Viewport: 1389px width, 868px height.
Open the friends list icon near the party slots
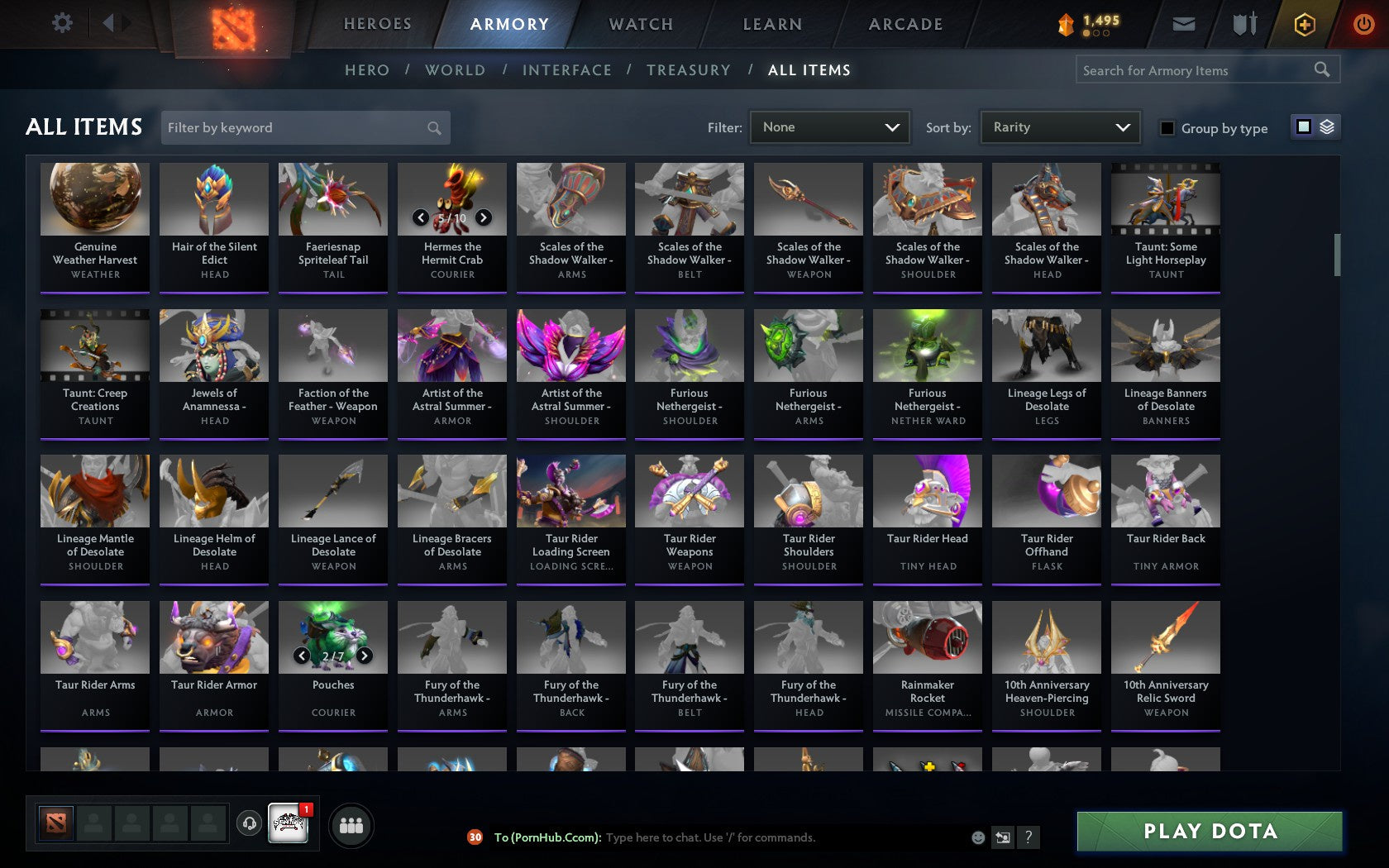click(x=353, y=823)
